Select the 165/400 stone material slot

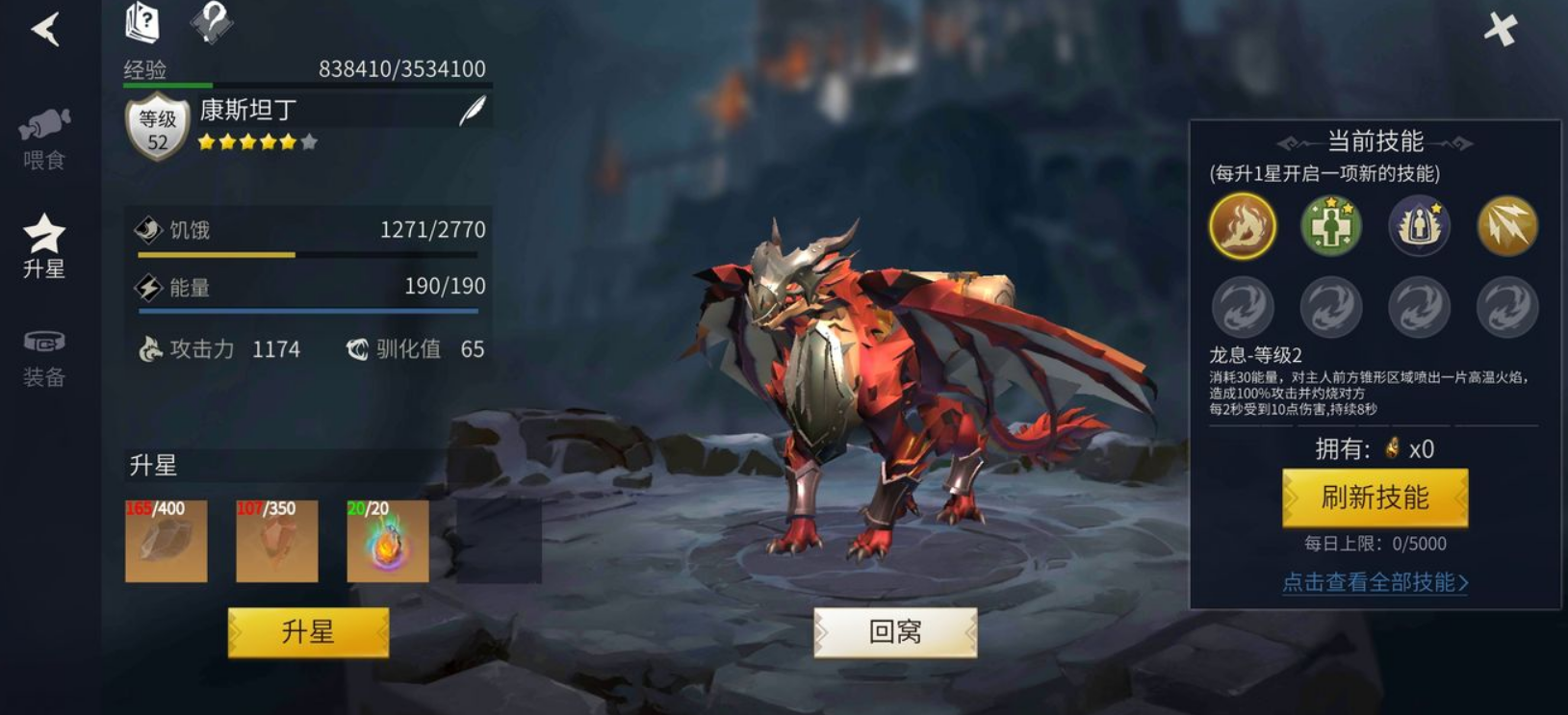pyautogui.click(x=167, y=541)
